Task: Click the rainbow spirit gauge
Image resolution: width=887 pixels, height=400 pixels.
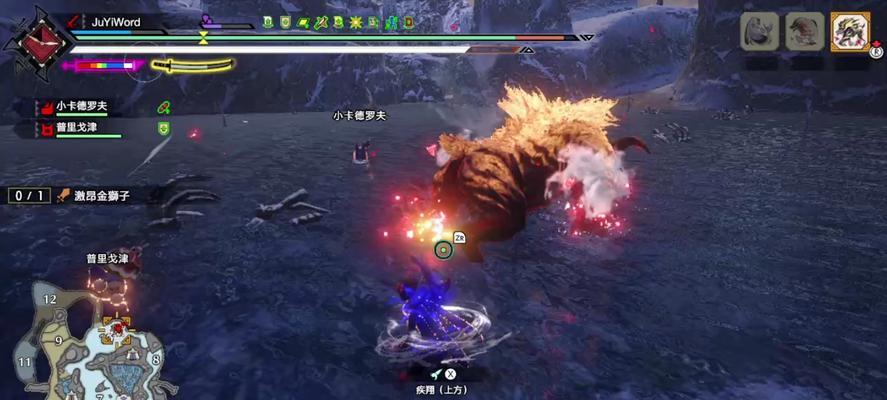Action: pos(102,66)
